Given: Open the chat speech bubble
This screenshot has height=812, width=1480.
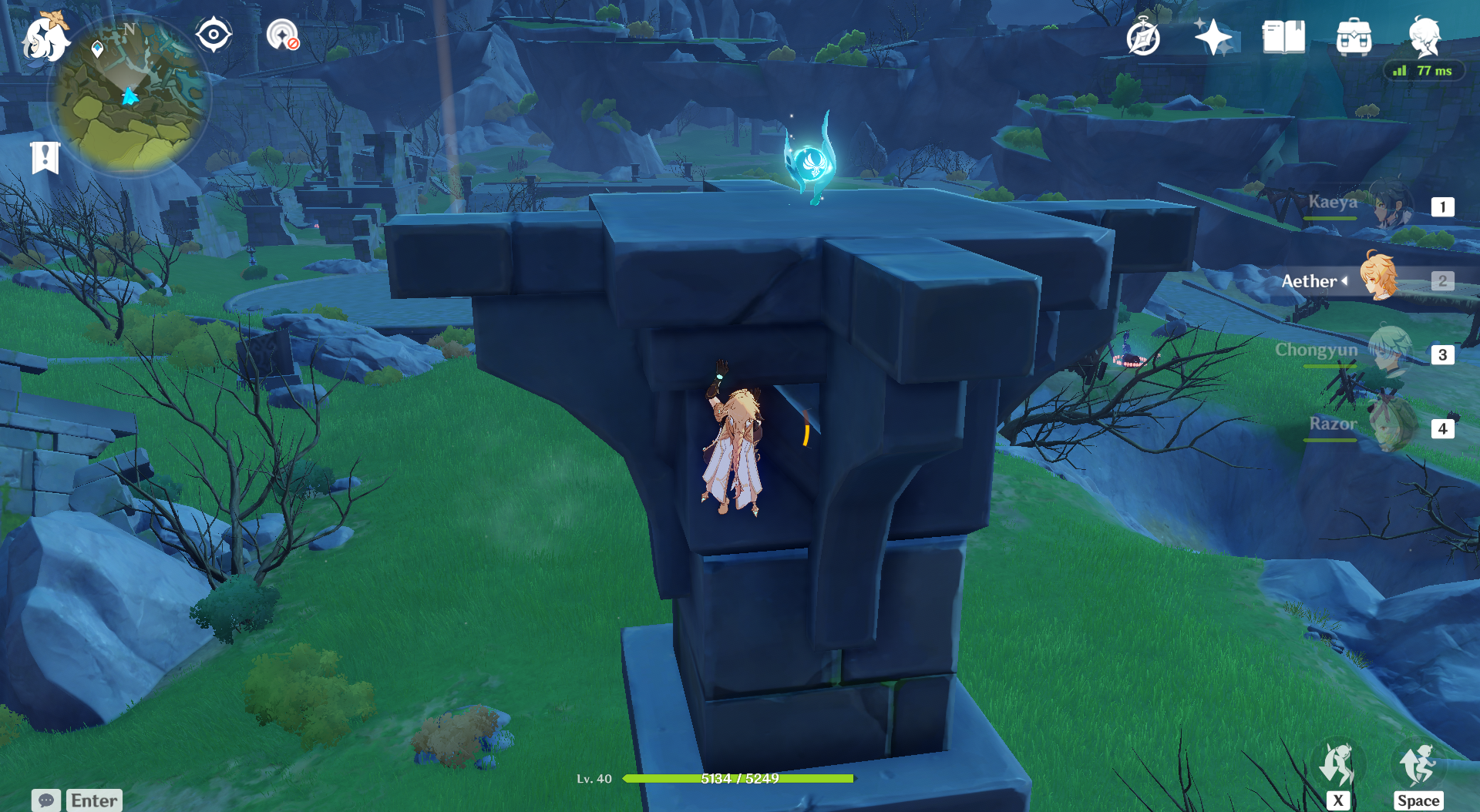Looking at the screenshot, I should point(45,800).
